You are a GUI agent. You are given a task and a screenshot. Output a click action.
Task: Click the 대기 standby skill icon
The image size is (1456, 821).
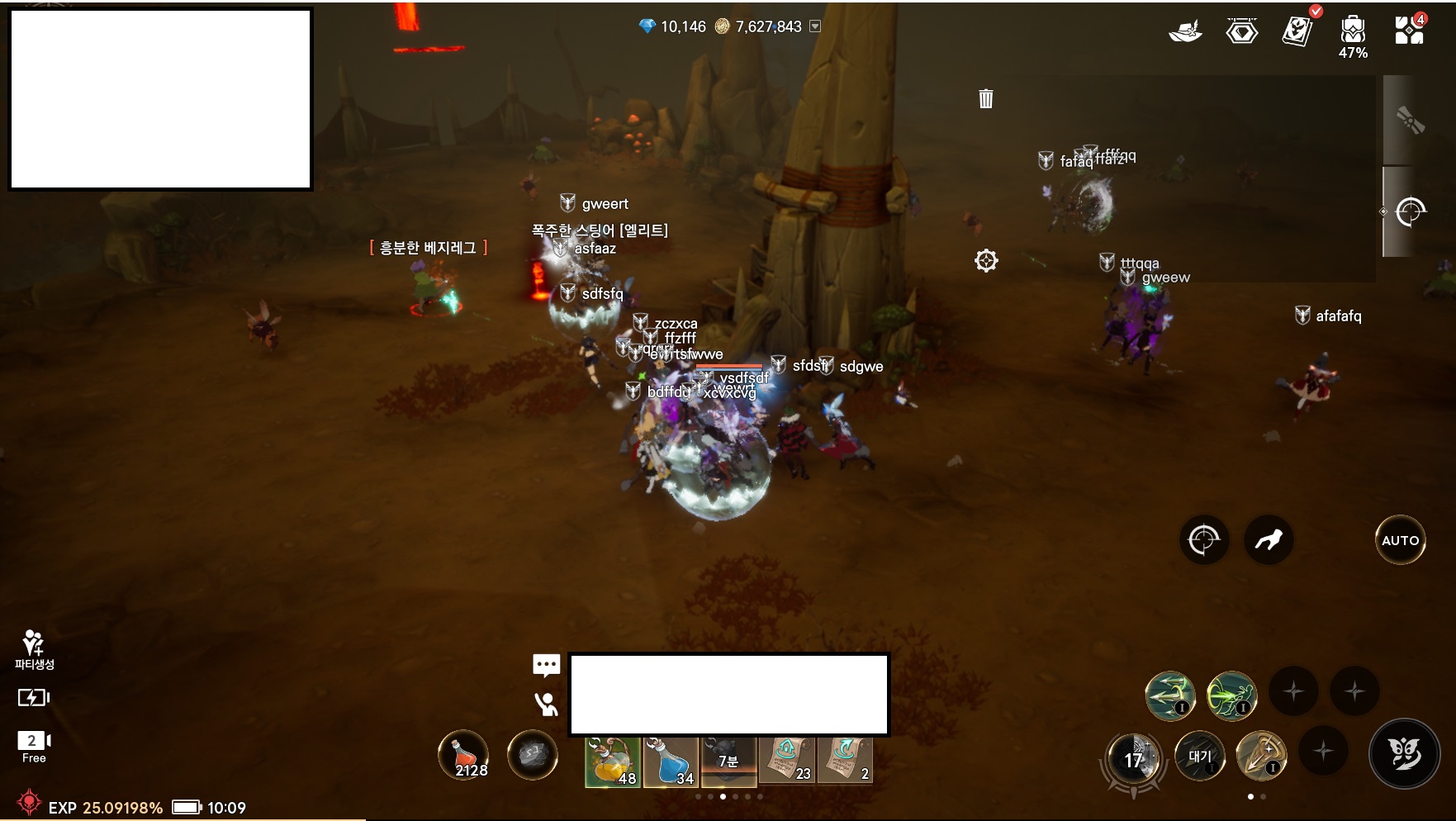point(1199,756)
